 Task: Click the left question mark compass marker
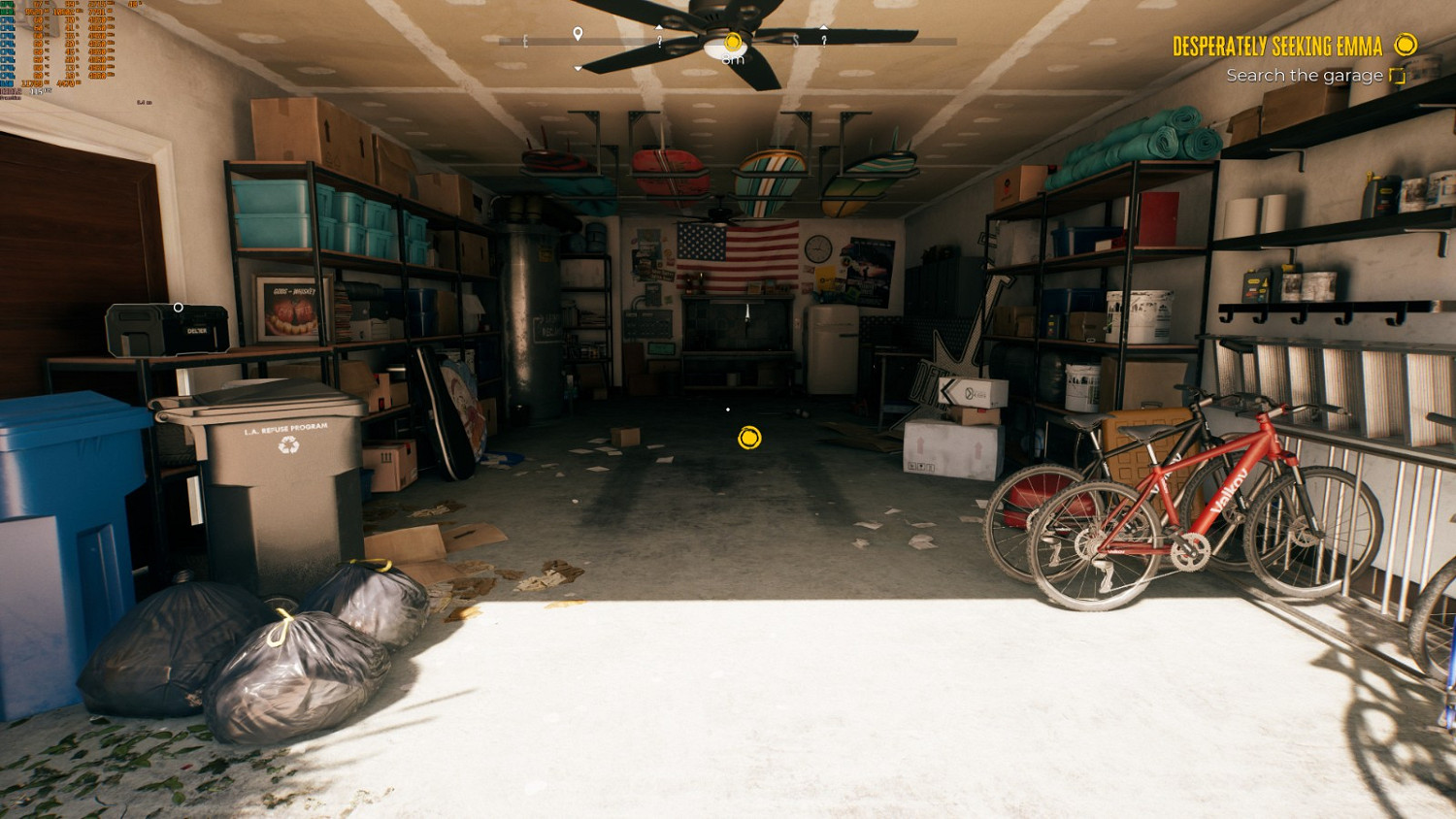[x=660, y=42]
